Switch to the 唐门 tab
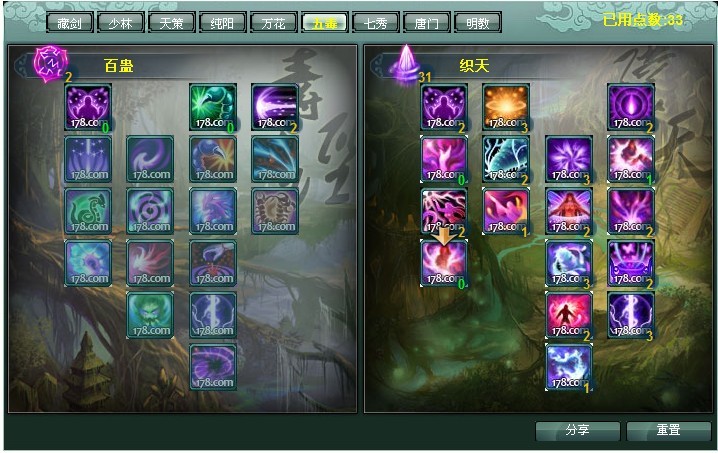The width and height of the screenshot is (718, 453). 426,22
